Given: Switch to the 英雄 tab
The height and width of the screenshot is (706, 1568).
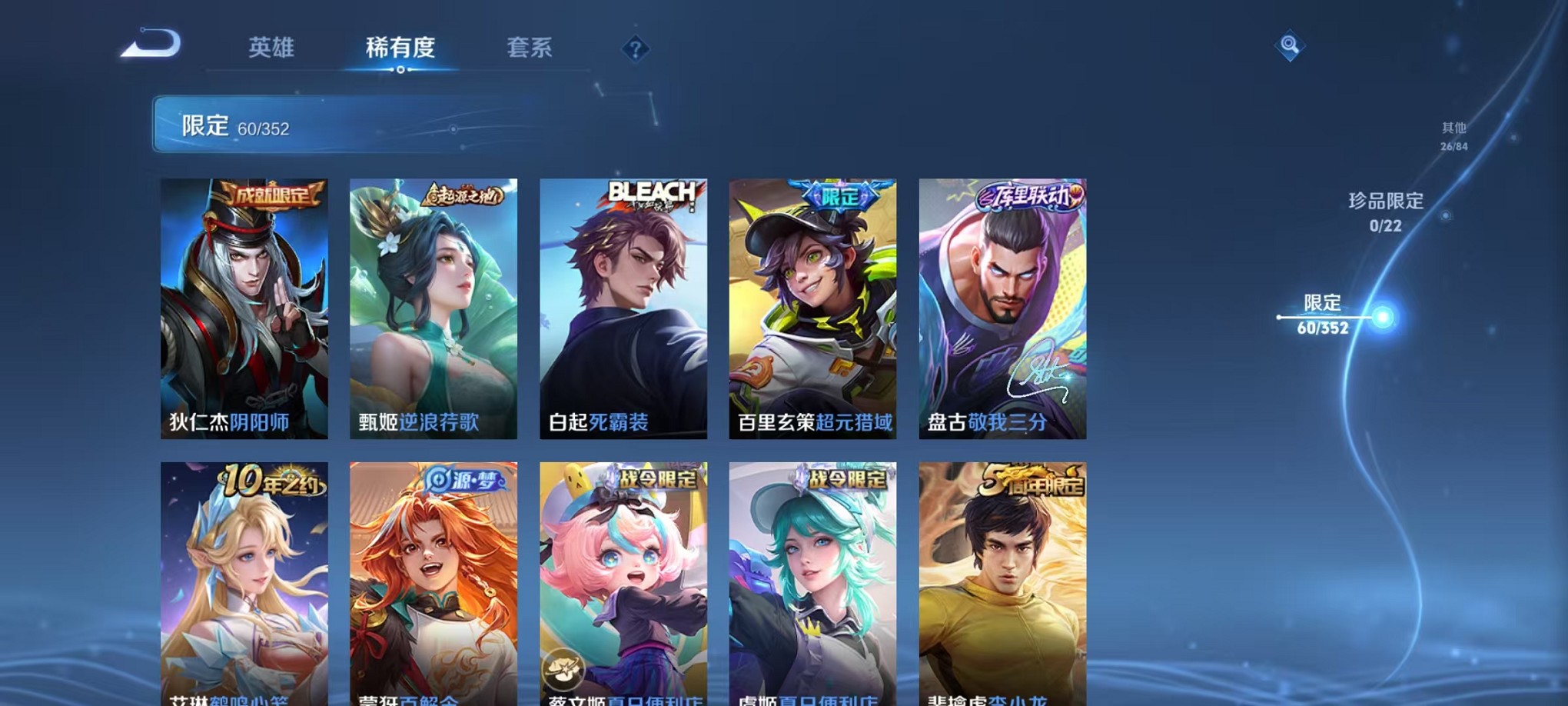Looking at the screenshot, I should 271,48.
